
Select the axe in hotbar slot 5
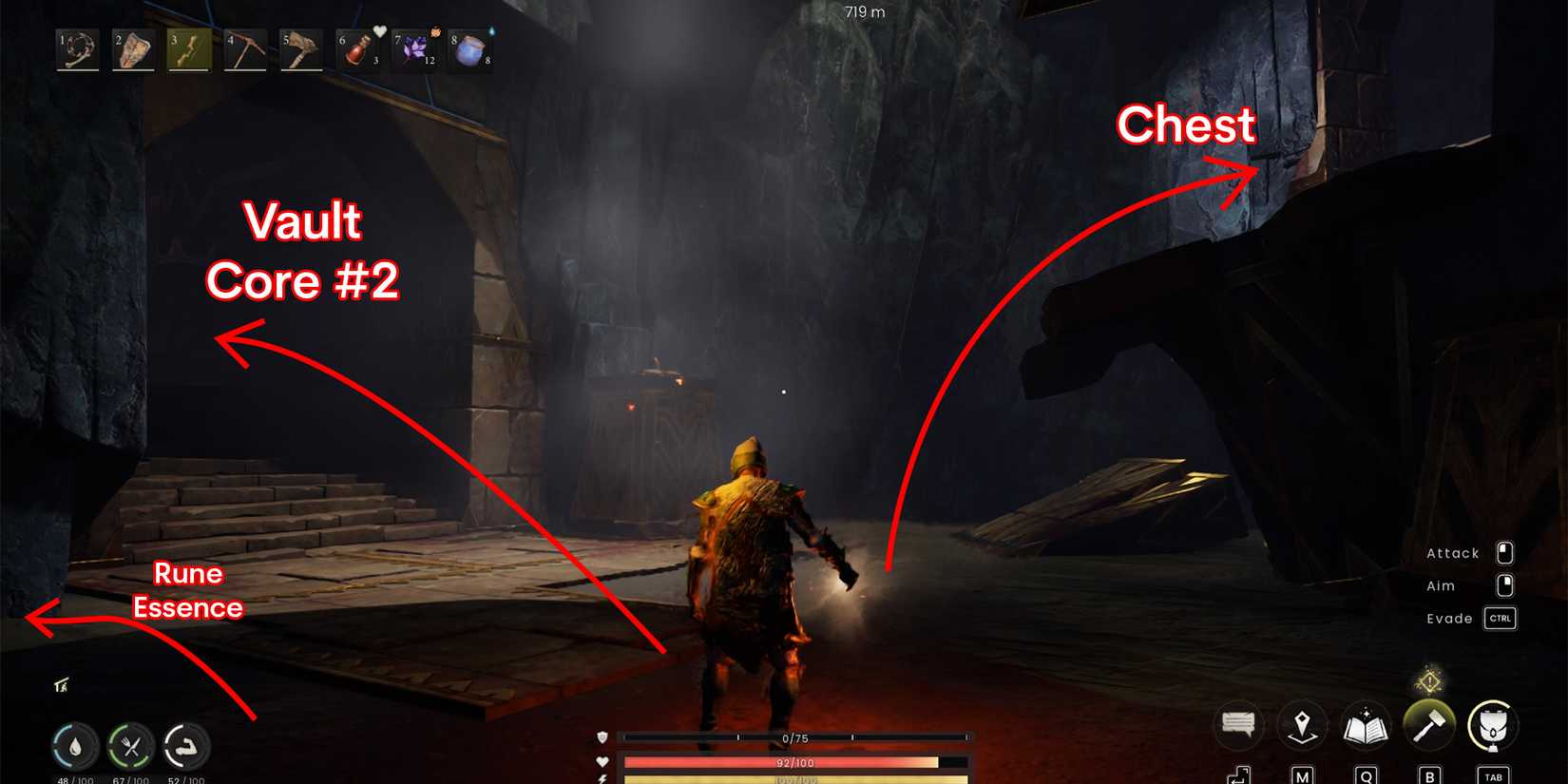299,51
